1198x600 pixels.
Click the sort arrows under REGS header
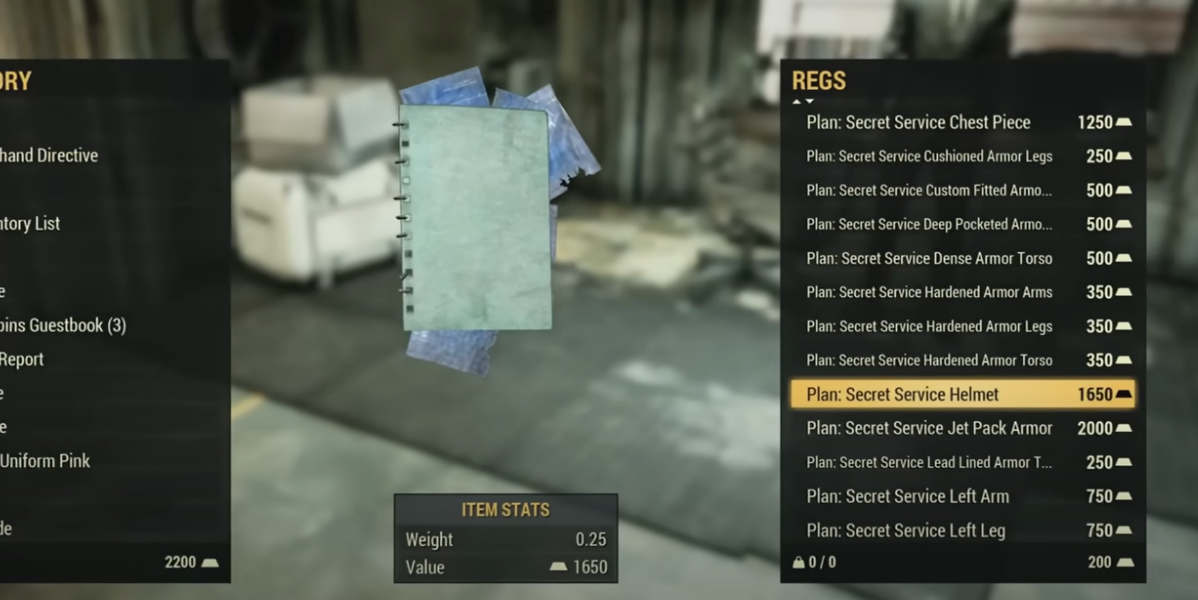click(x=803, y=101)
